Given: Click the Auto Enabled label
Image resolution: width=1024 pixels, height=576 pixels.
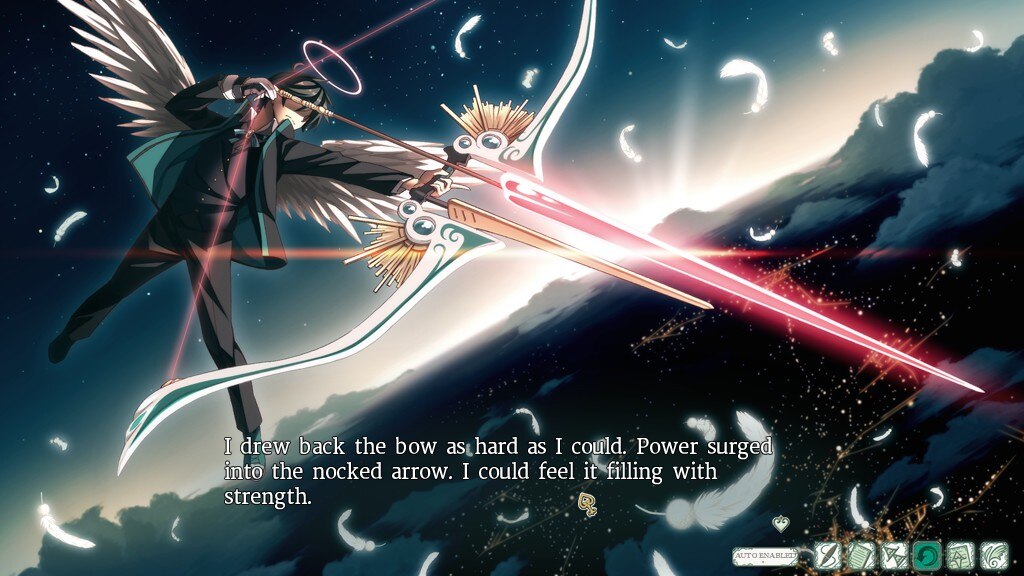Looking at the screenshot, I should 765,553.
